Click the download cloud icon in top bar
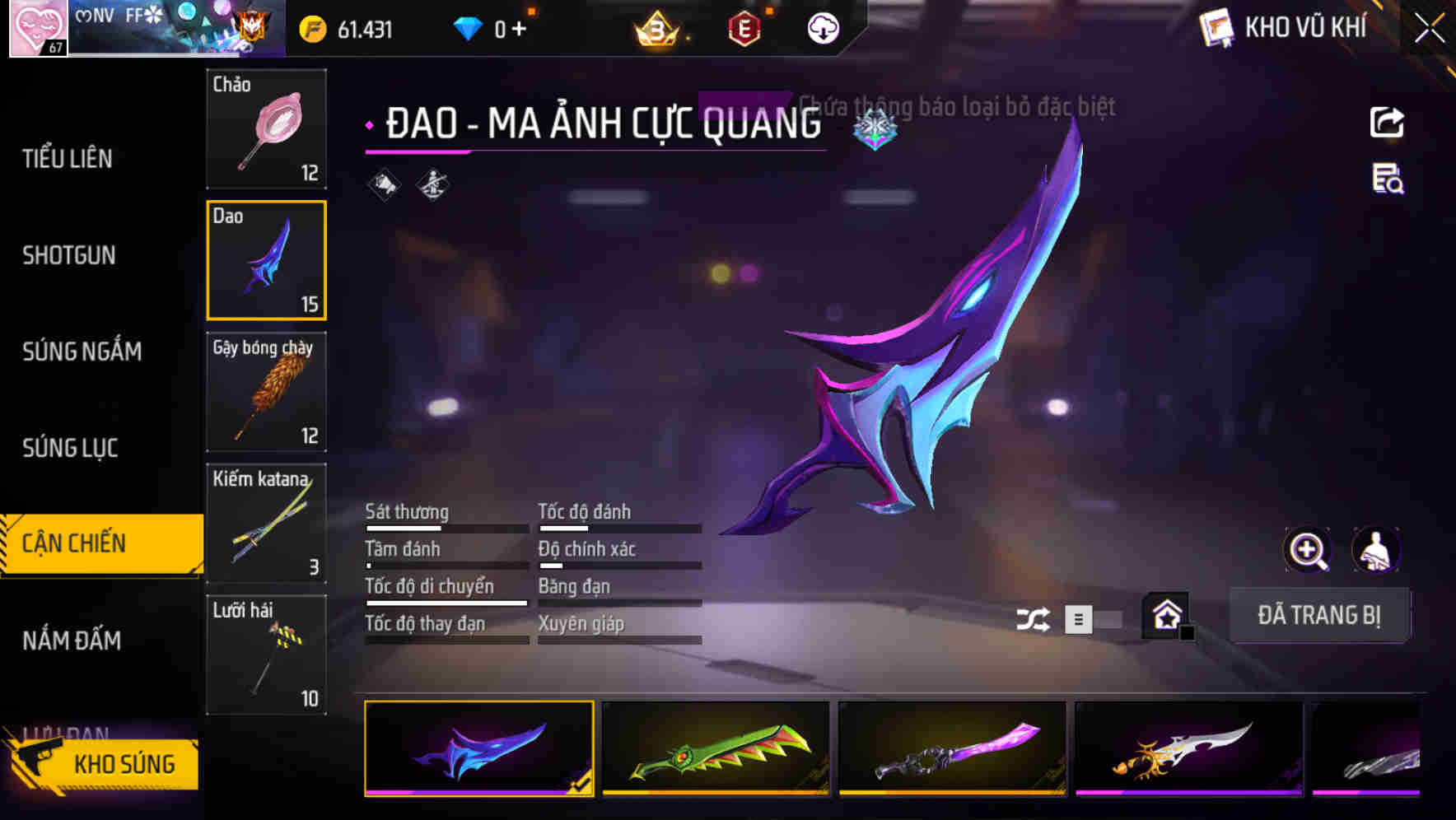Viewport: 1456px width, 820px height. click(x=823, y=27)
